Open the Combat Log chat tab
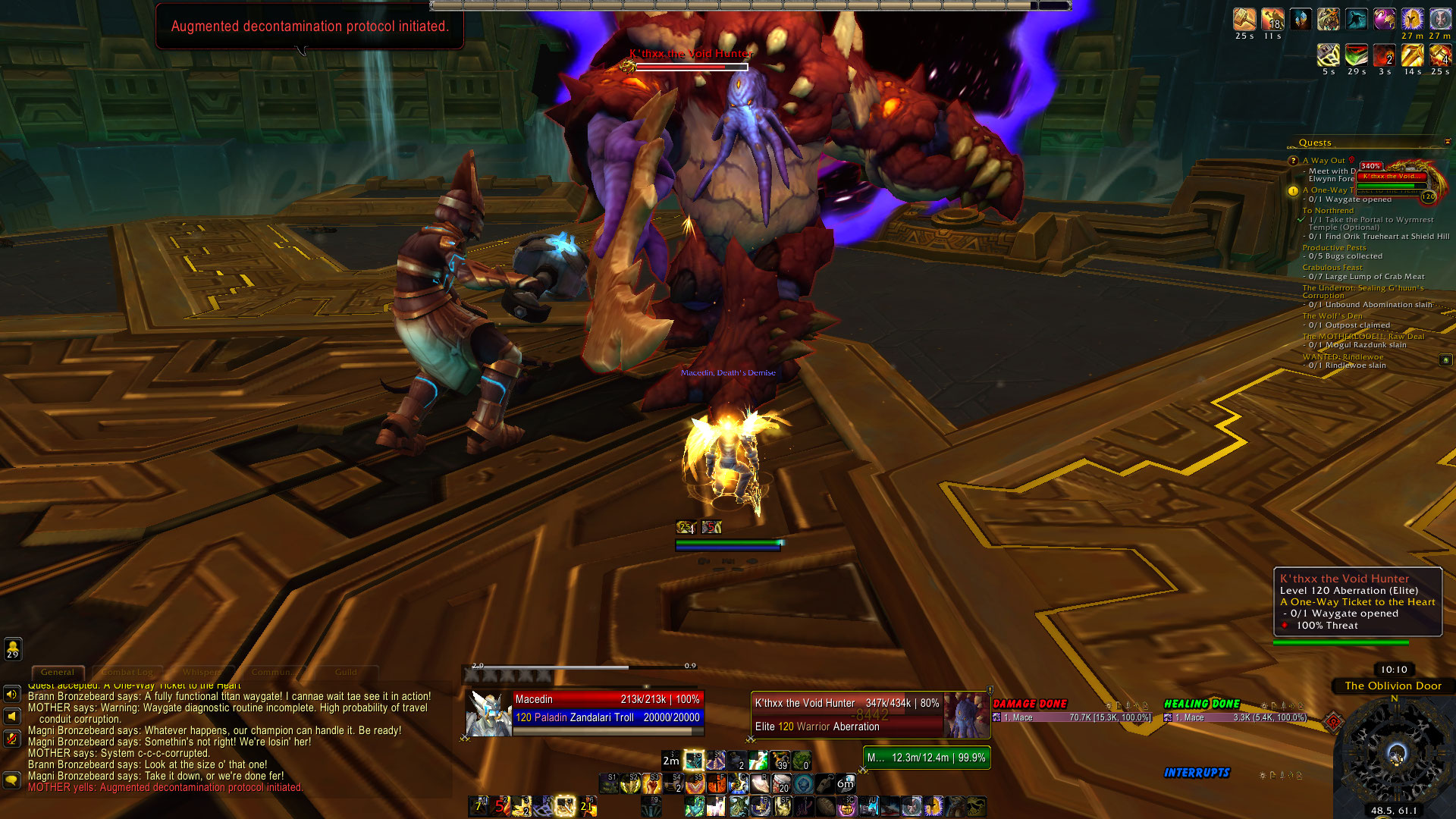 point(127,672)
